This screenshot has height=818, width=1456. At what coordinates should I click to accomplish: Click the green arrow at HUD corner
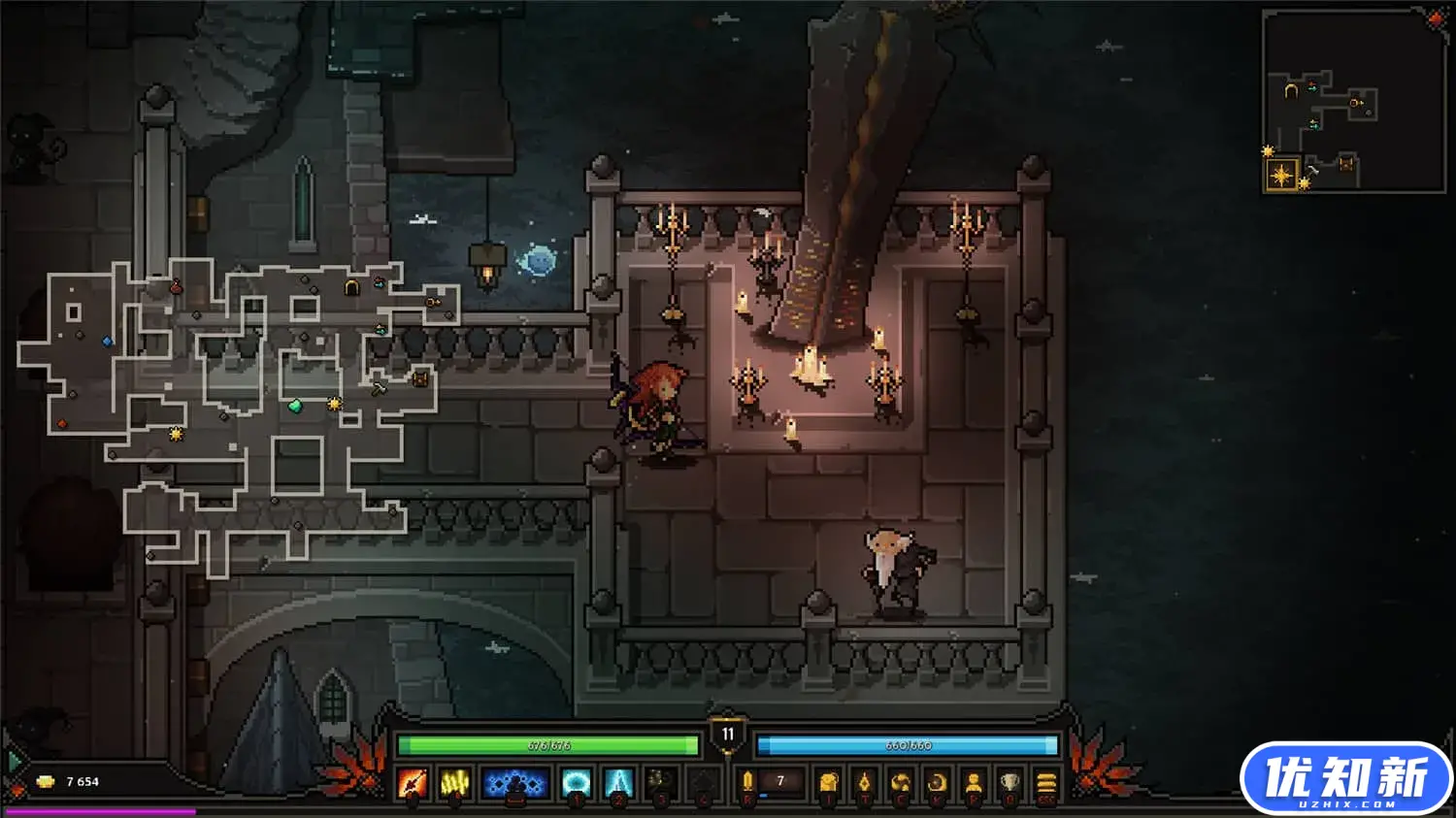(14, 762)
